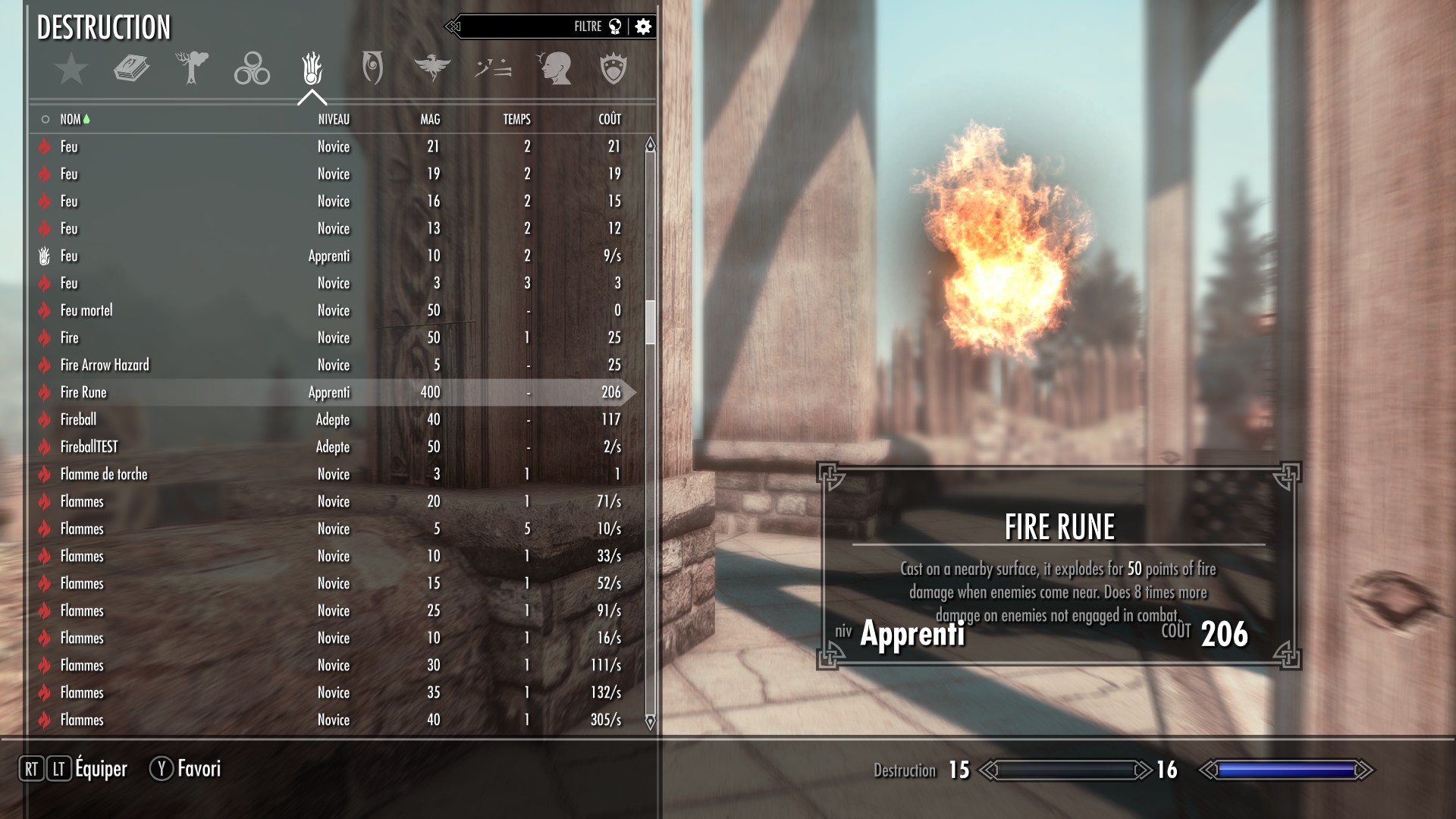Open the gear settings icon
Viewport: 1456px width, 819px height.
[643, 27]
